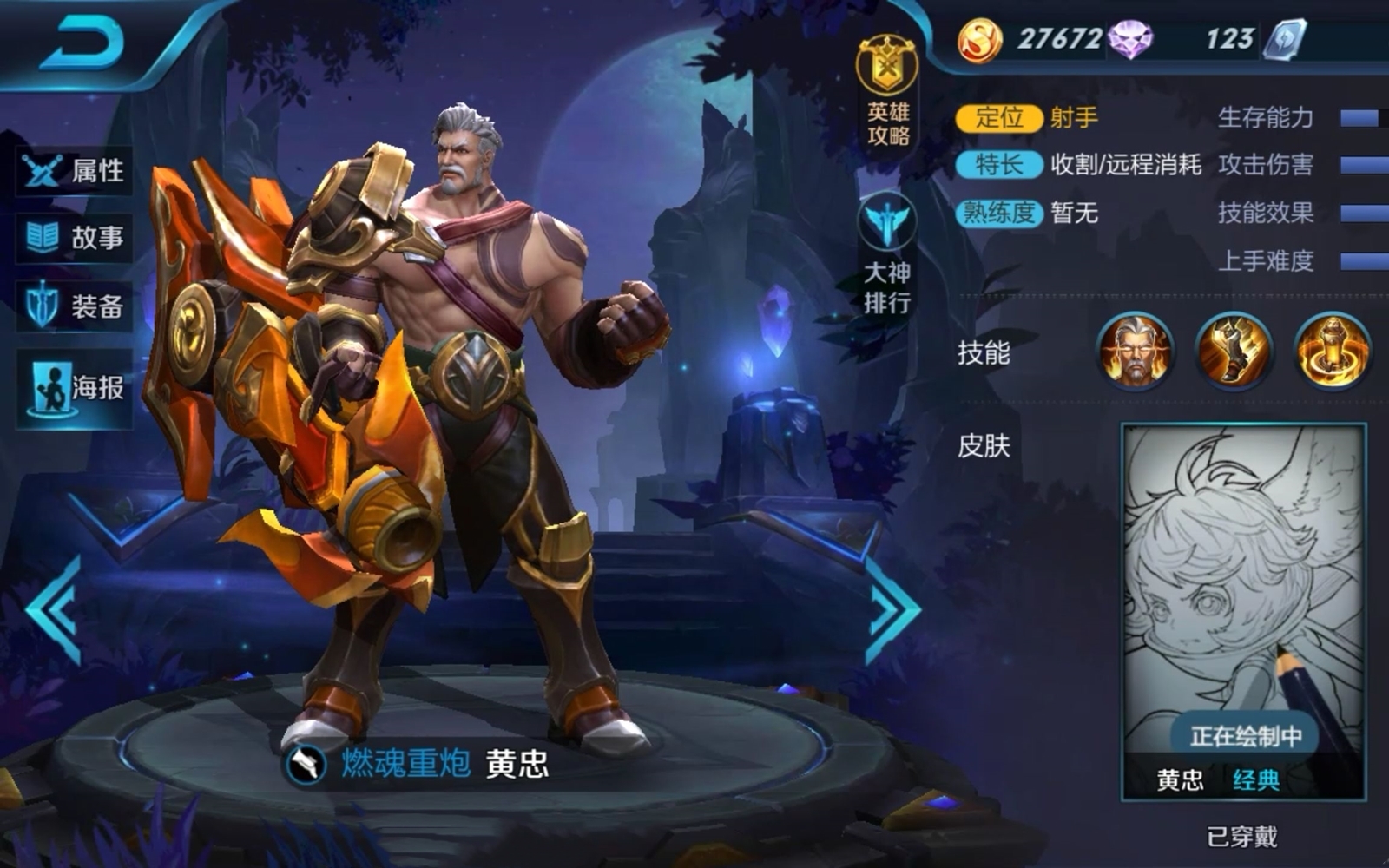Open the 故事 story tab
The image size is (1389, 868).
click(76, 237)
